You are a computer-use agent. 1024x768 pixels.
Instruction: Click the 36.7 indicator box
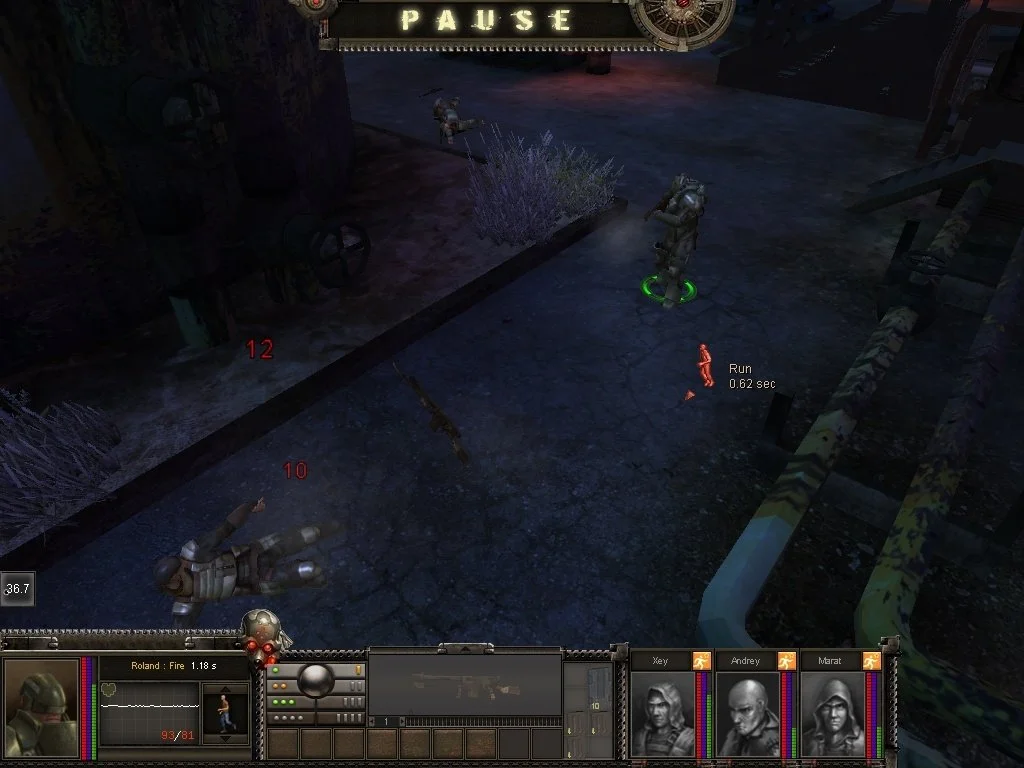pos(17,589)
